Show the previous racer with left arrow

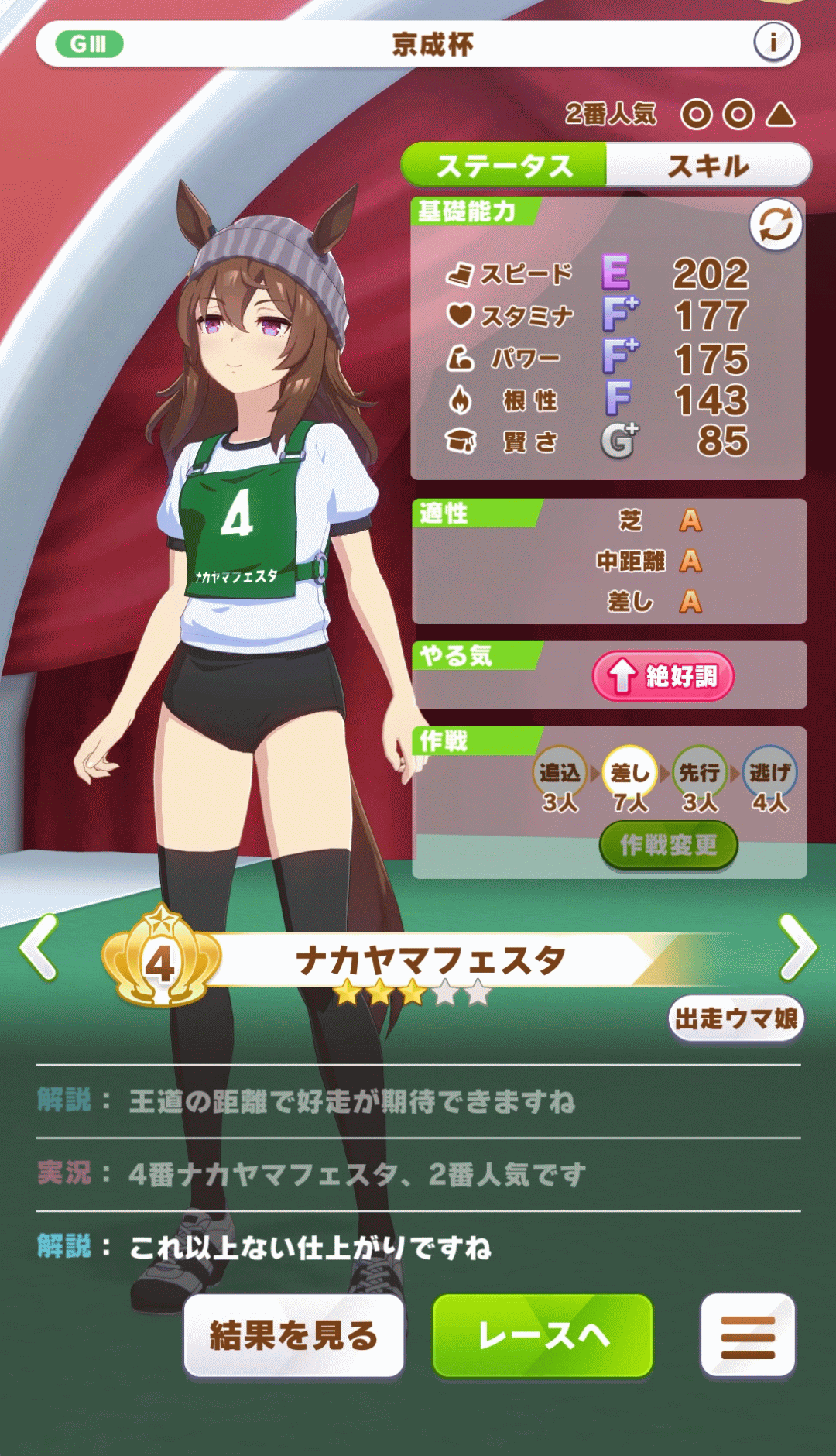(x=39, y=947)
